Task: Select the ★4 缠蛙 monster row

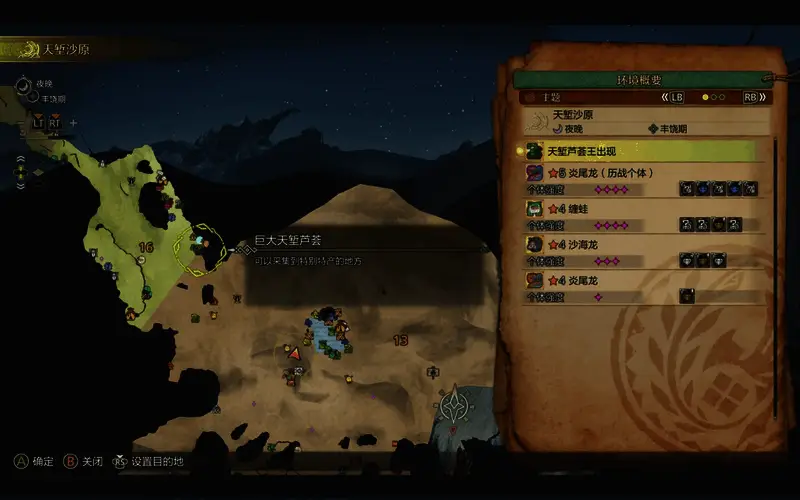Action: (640, 215)
